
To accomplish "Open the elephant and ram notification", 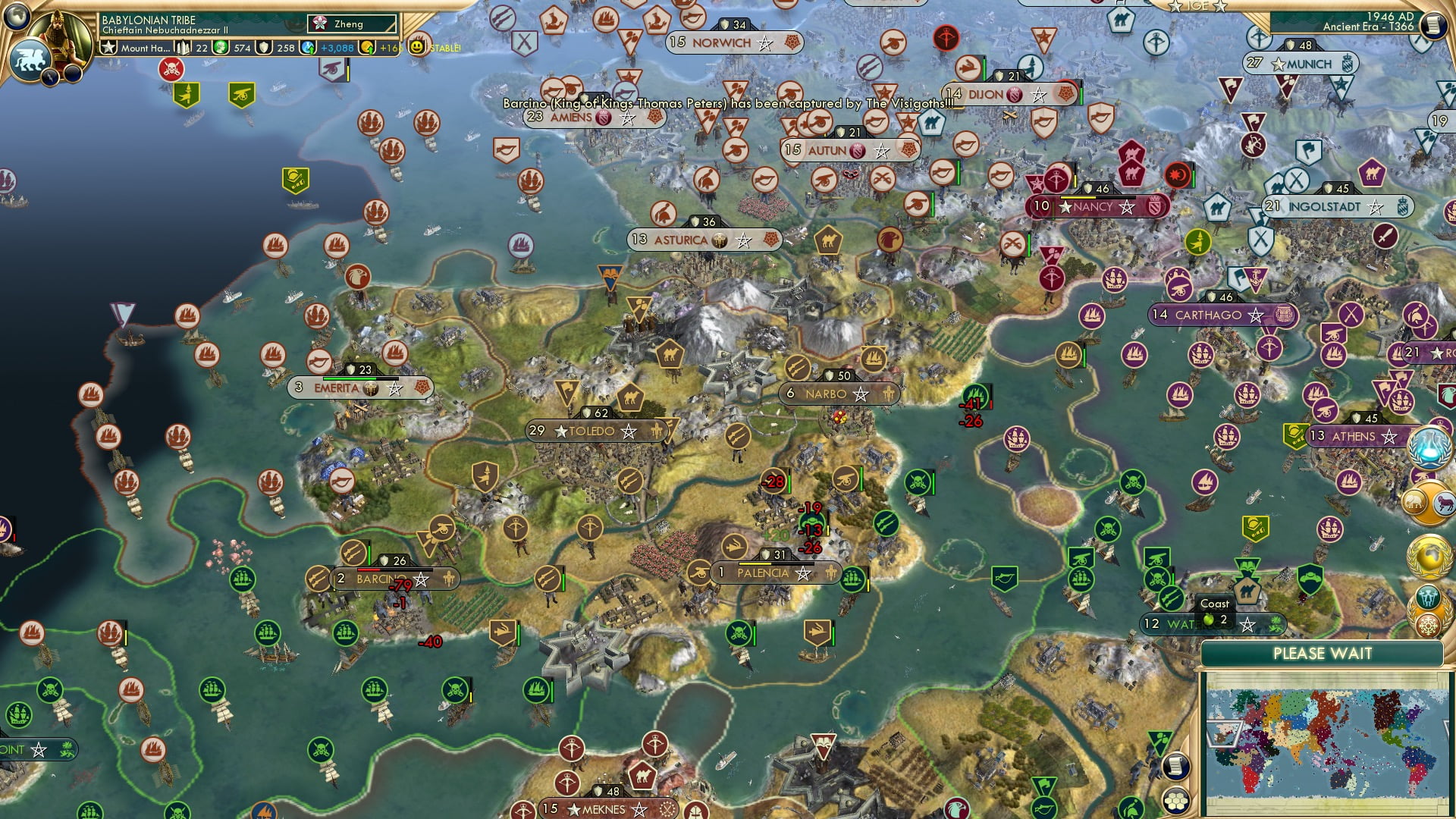I will (1430, 502).
